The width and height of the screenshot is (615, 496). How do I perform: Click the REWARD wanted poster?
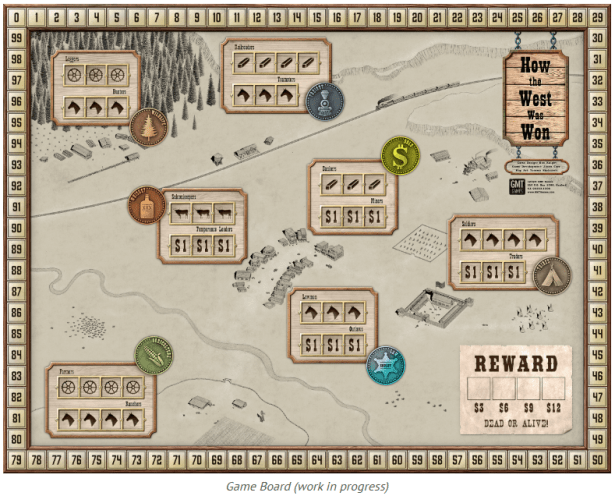(514, 387)
